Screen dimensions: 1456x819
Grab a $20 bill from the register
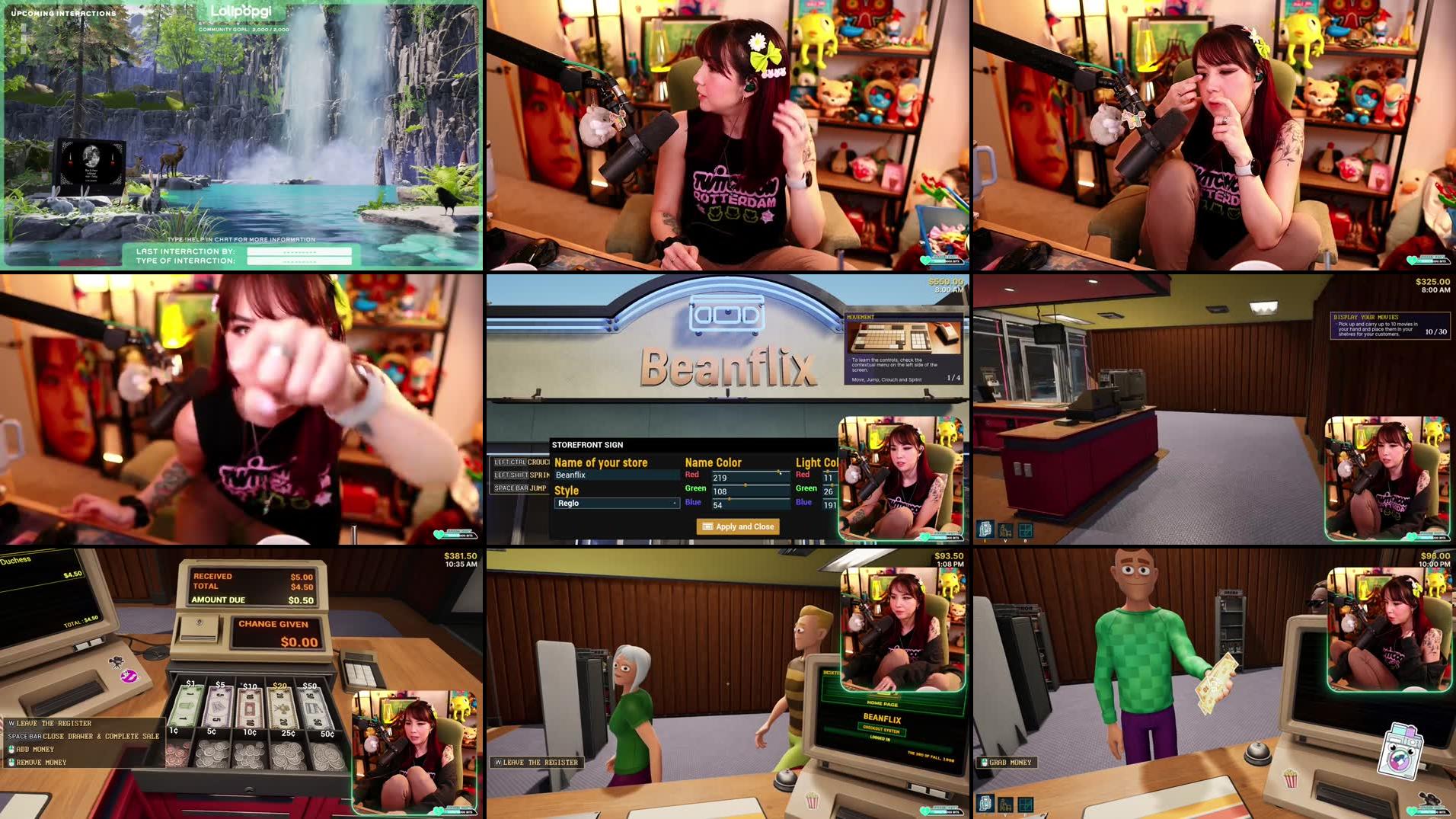coord(281,707)
